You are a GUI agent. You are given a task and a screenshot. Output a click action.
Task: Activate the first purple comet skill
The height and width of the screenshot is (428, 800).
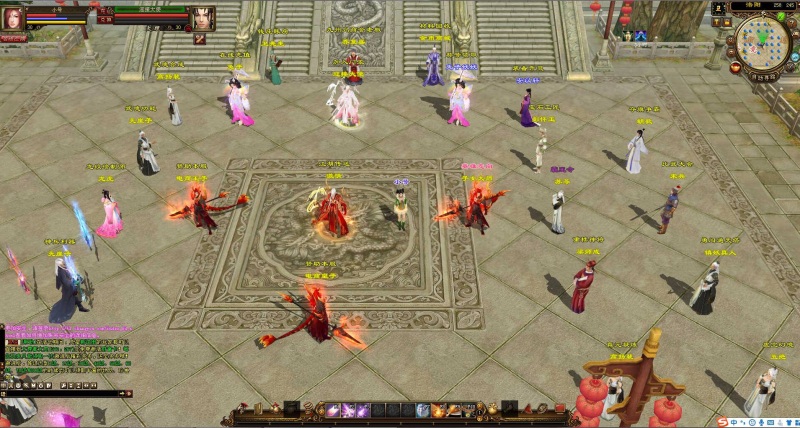point(331,411)
